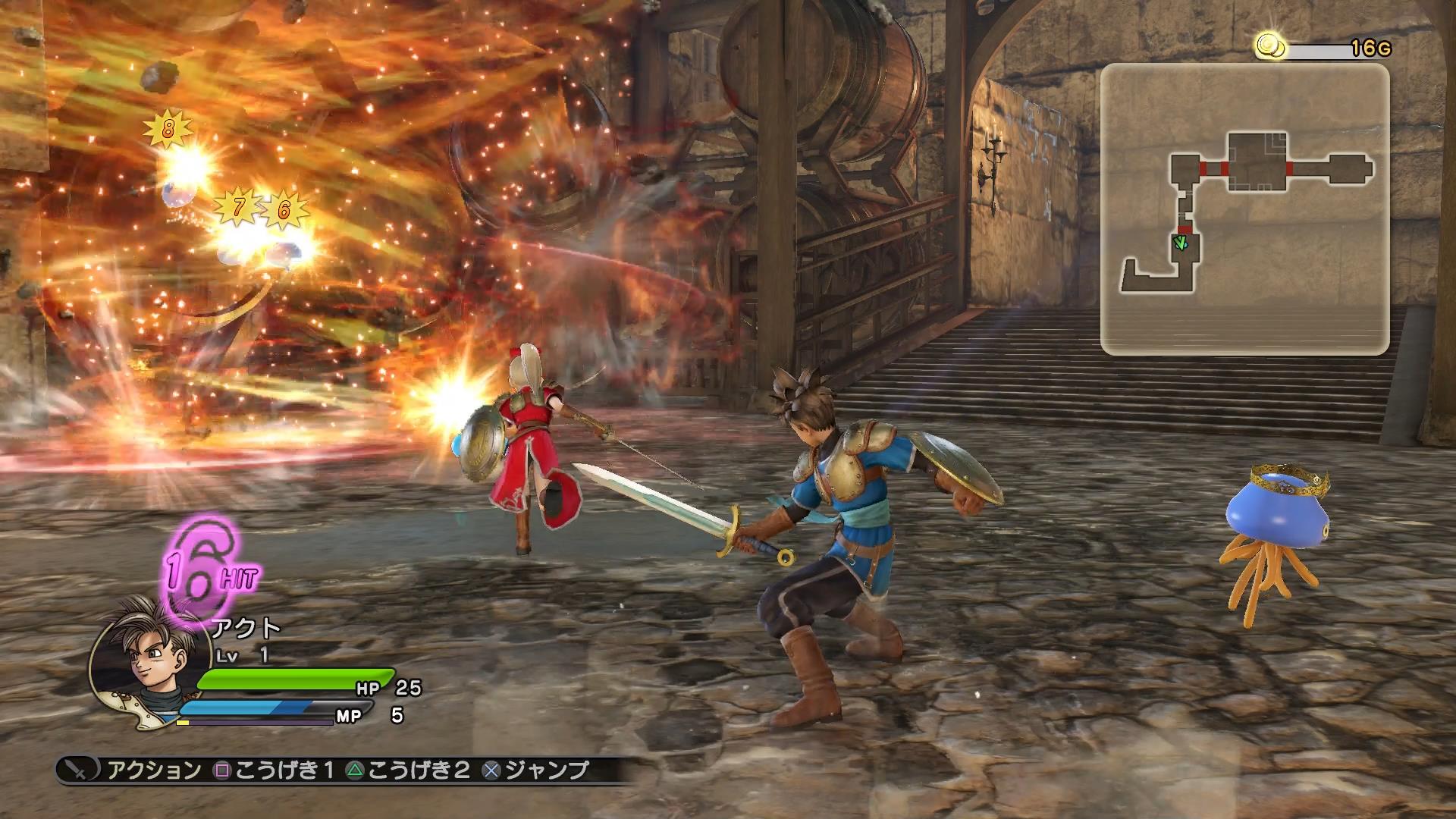
Task: Click the gold coin icon
Action: click(1268, 47)
